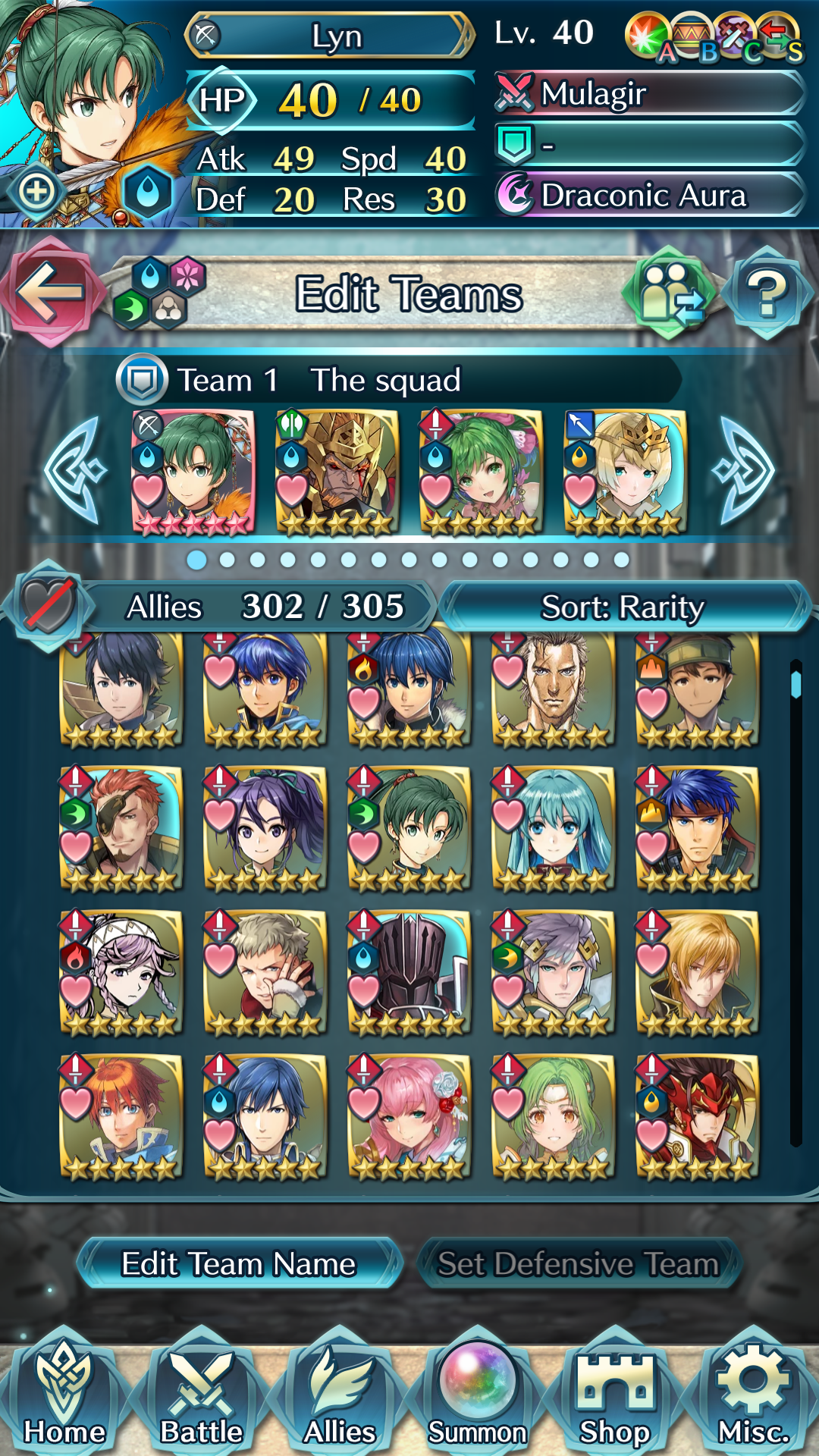The height and width of the screenshot is (1456, 819).
Task: Open the Sort: Rarity option
Action: coord(623,607)
